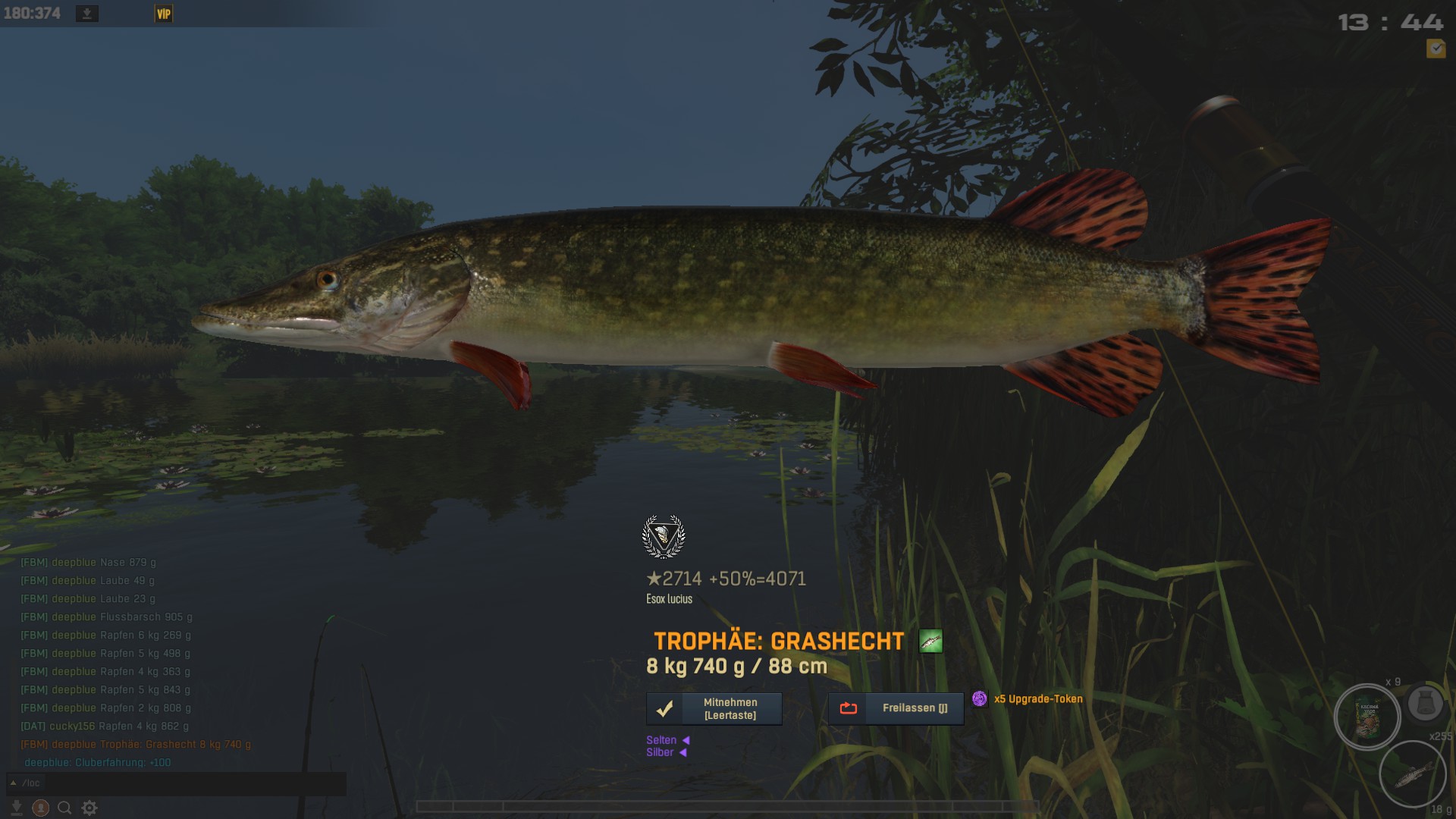Click the trophy laurel badge emblem
1456x819 pixels.
coord(664,536)
